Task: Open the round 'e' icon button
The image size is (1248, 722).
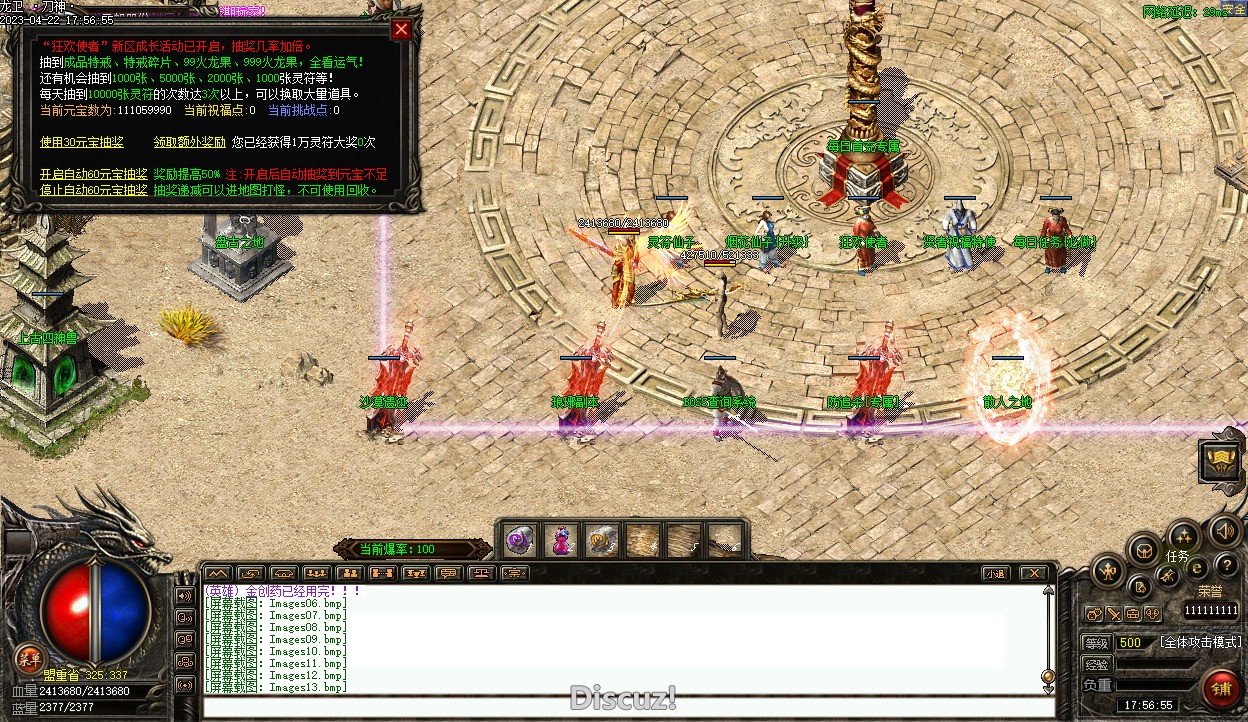Action: (1197, 567)
